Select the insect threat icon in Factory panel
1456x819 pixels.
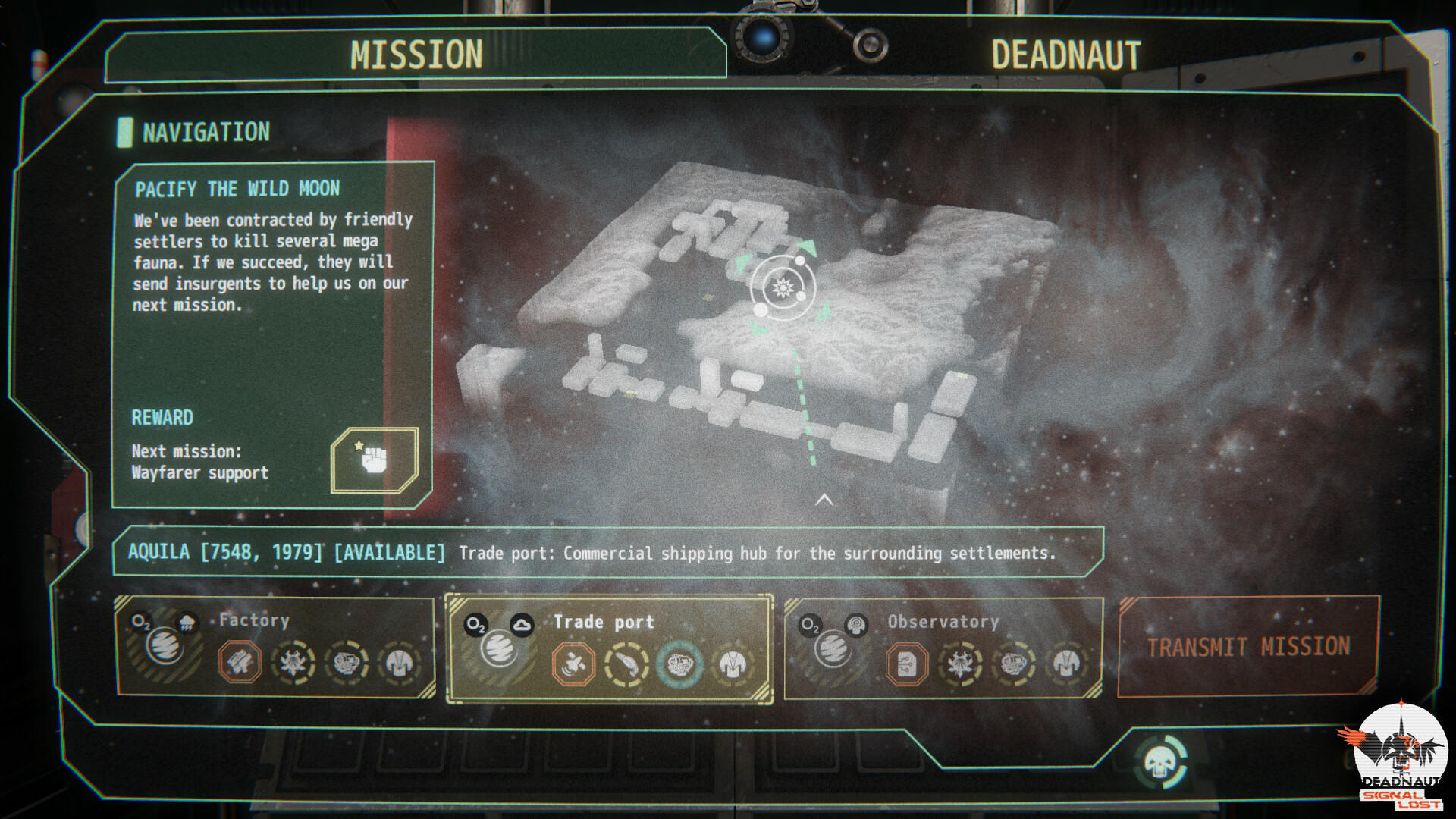(x=293, y=664)
